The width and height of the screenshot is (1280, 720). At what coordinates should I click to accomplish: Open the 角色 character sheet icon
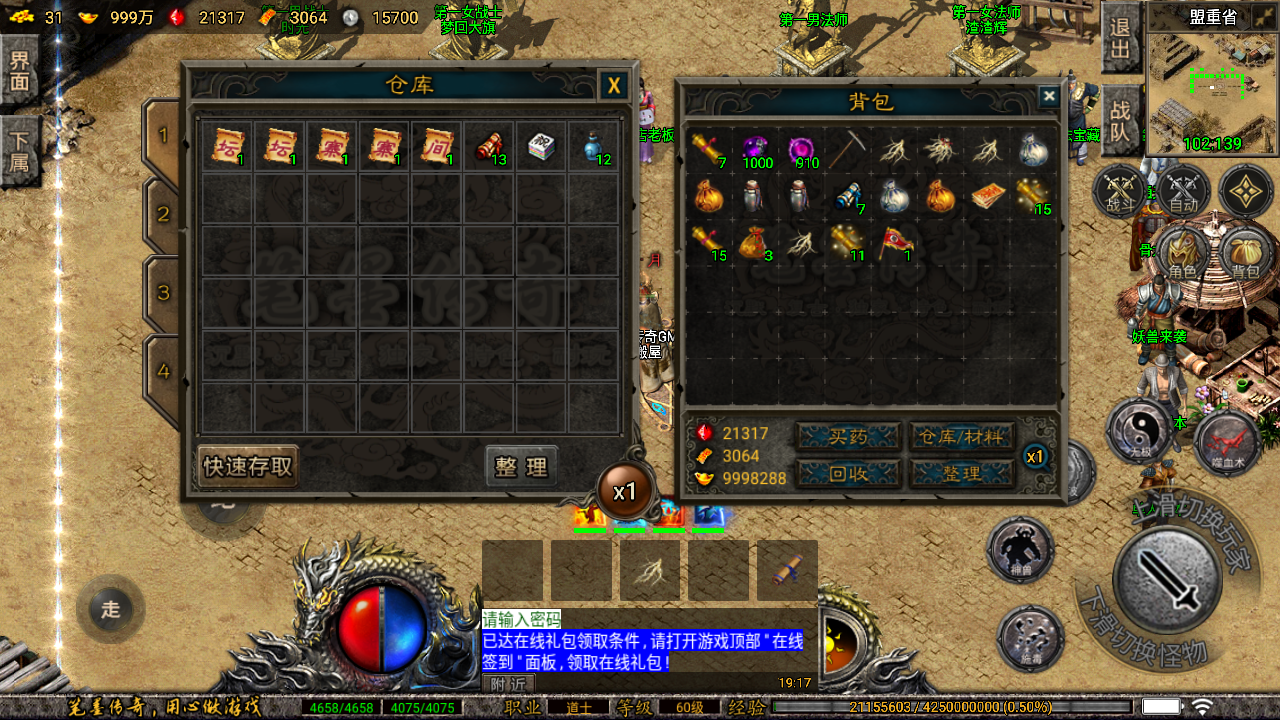[1182, 255]
